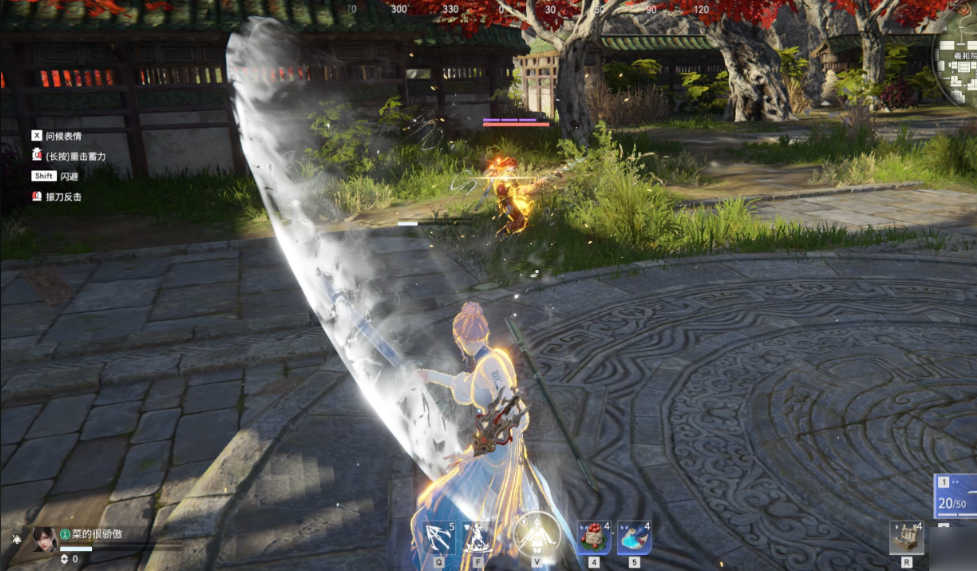
Task: Use the blue powder consumable item
Action: [634, 536]
